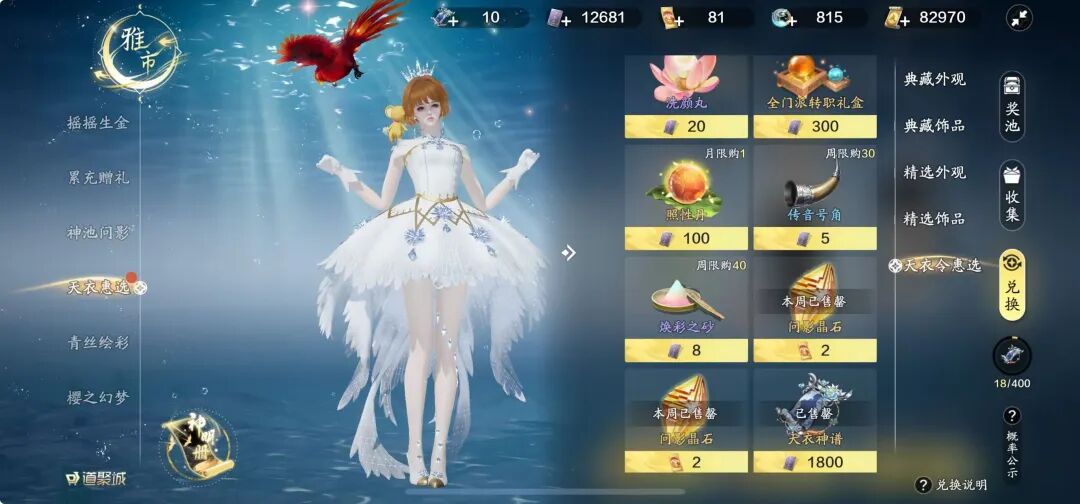Switch to the 收集 collection tab
Screen dimensions: 1080x504
coord(1012,194)
